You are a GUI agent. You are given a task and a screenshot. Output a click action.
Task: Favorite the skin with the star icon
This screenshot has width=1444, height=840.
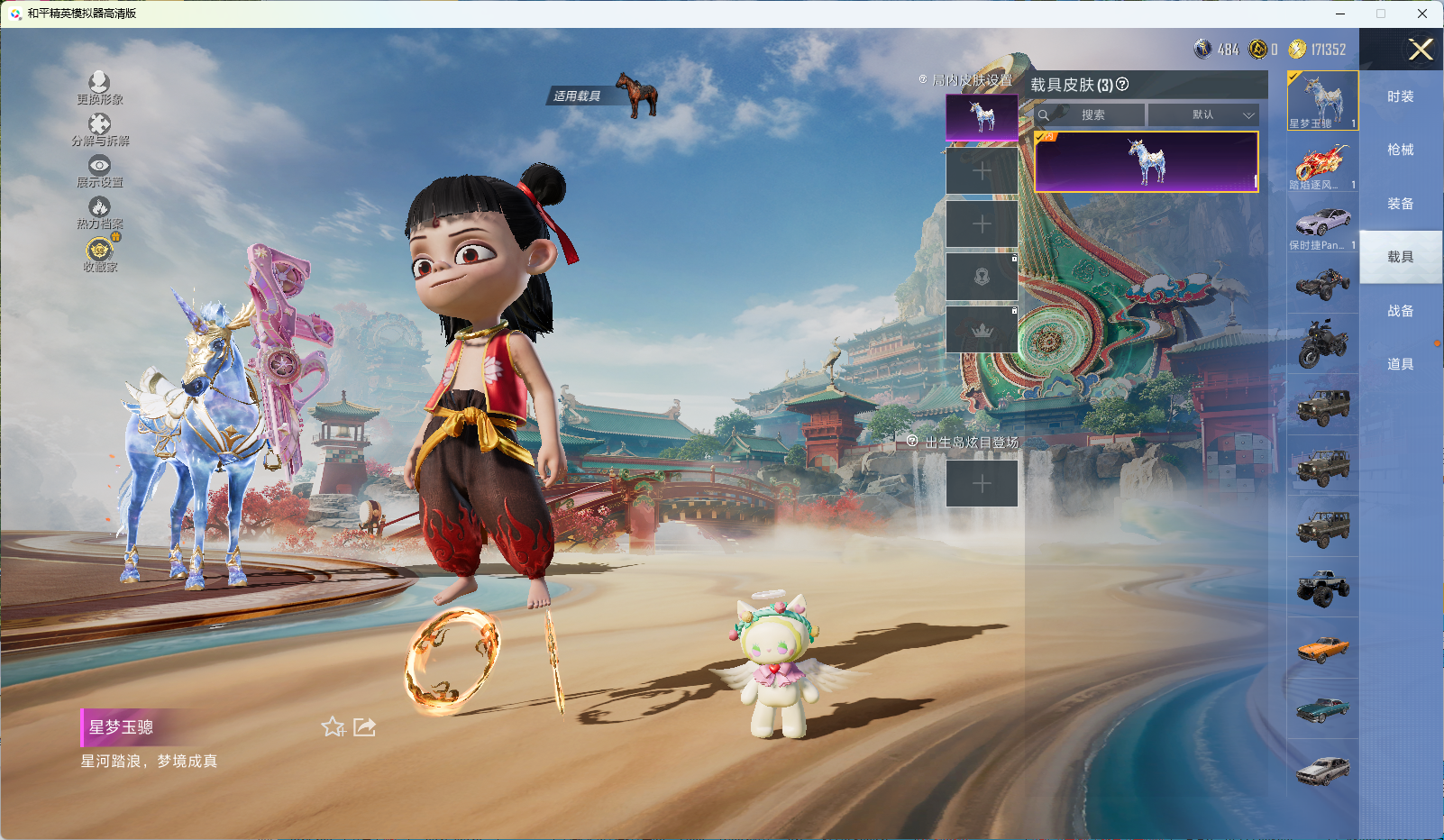click(x=333, y=726)
